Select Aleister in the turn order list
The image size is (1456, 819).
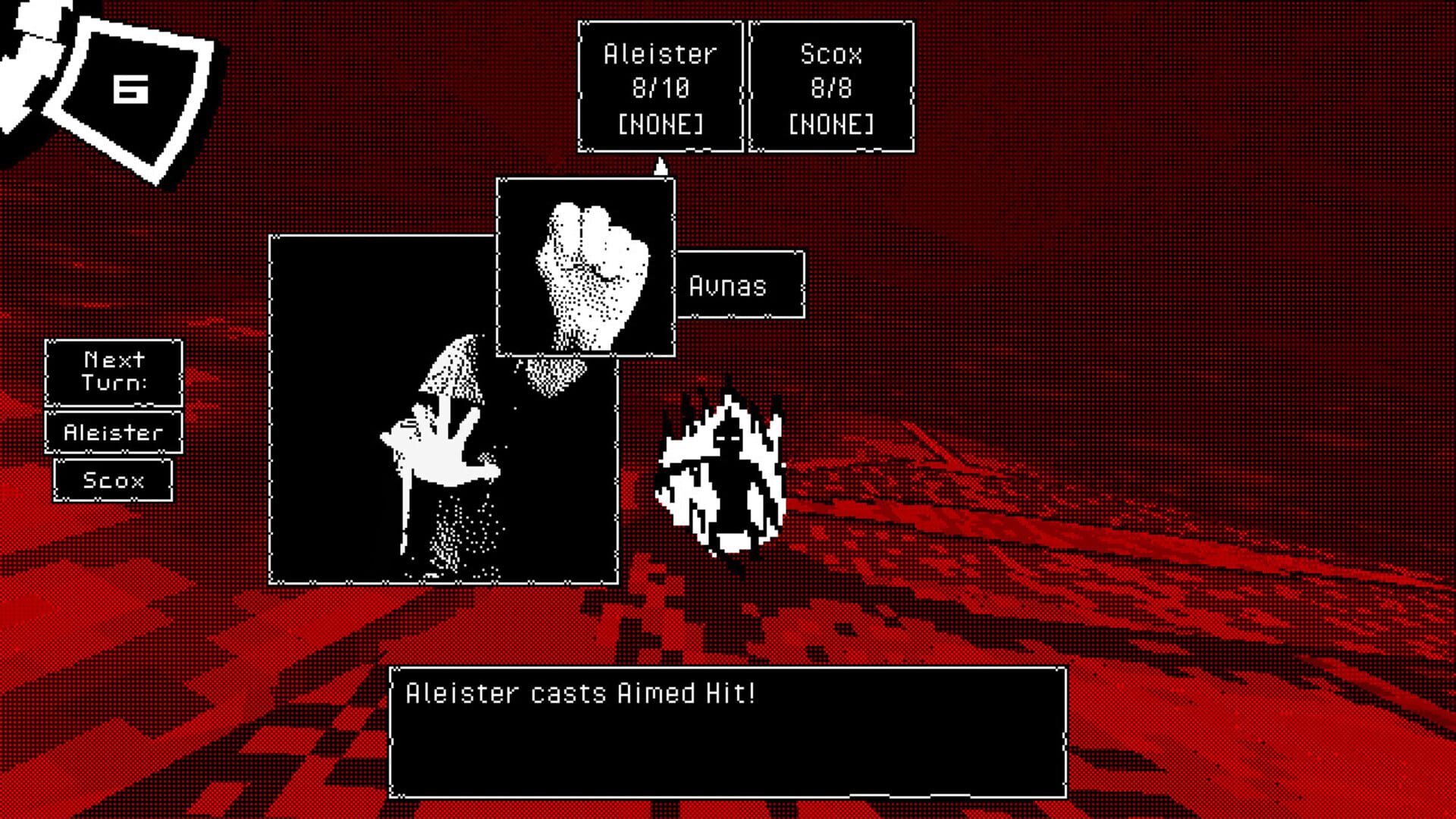tap(112, 431)
